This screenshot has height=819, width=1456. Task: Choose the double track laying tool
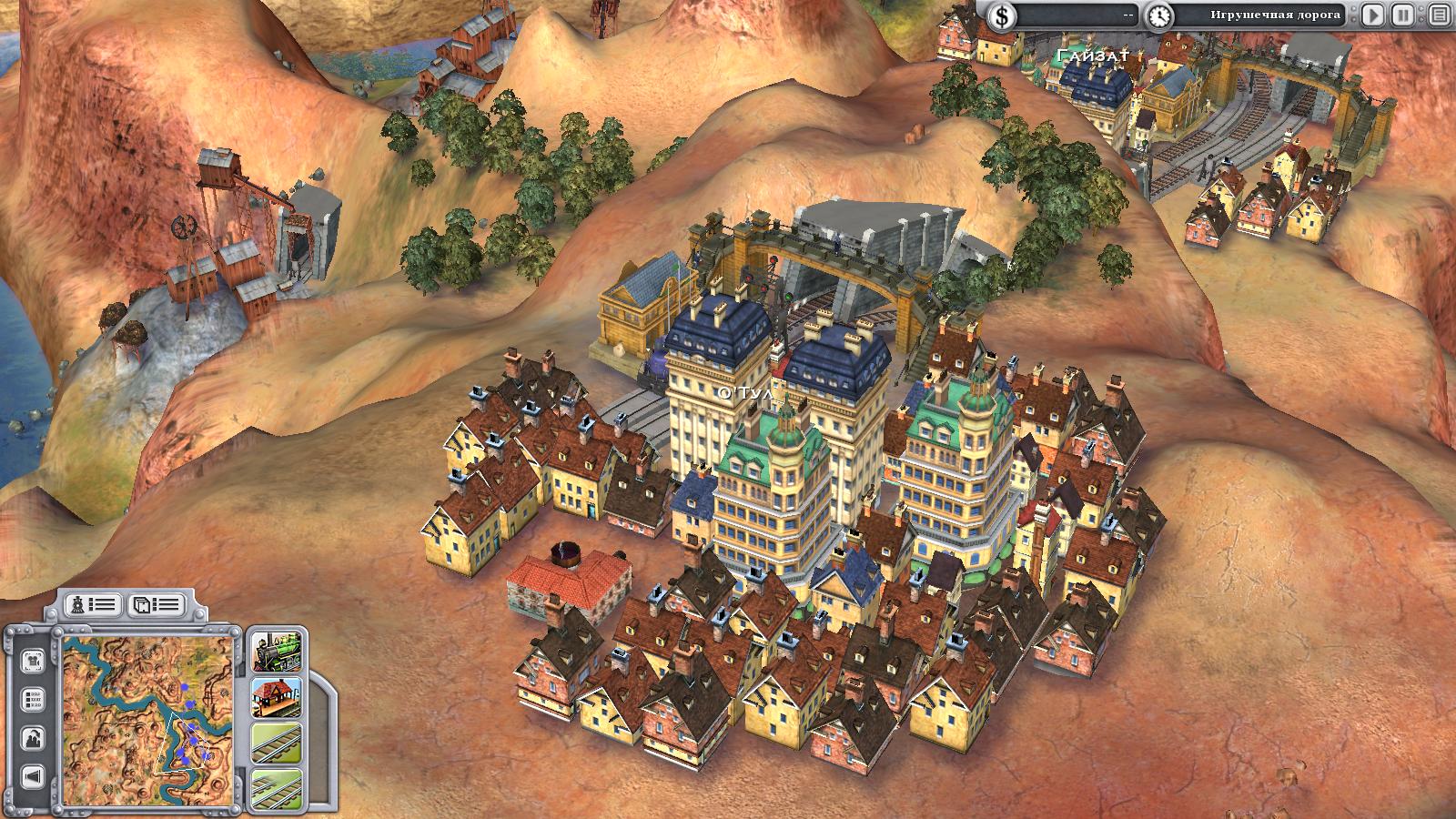point(277,788)
